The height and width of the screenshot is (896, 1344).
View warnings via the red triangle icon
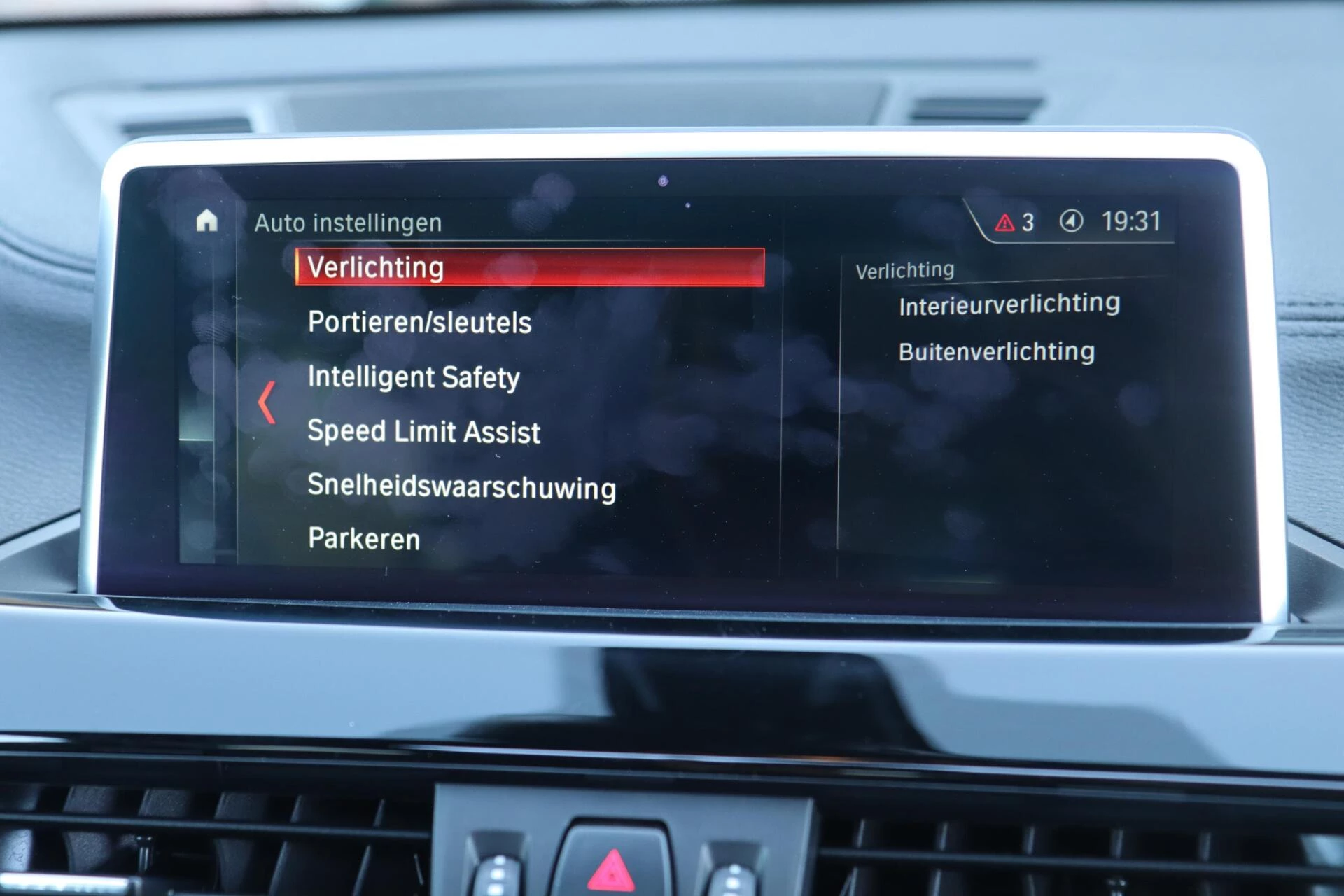coord(1006,220)
